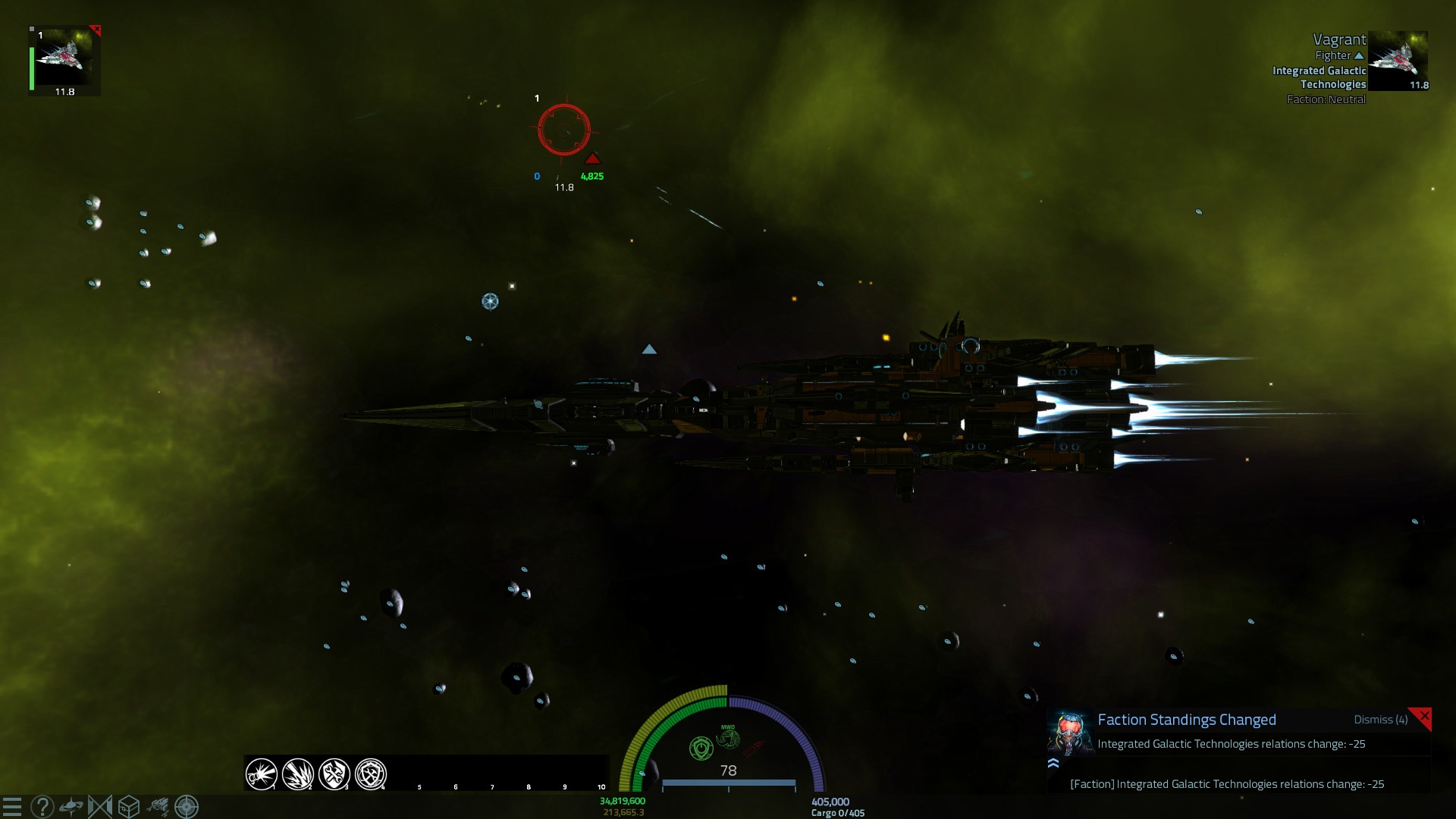Open cargo hold using the crate icon
Screen dimensions: 1456x819
pyautogui.click(x=128, y=806)
